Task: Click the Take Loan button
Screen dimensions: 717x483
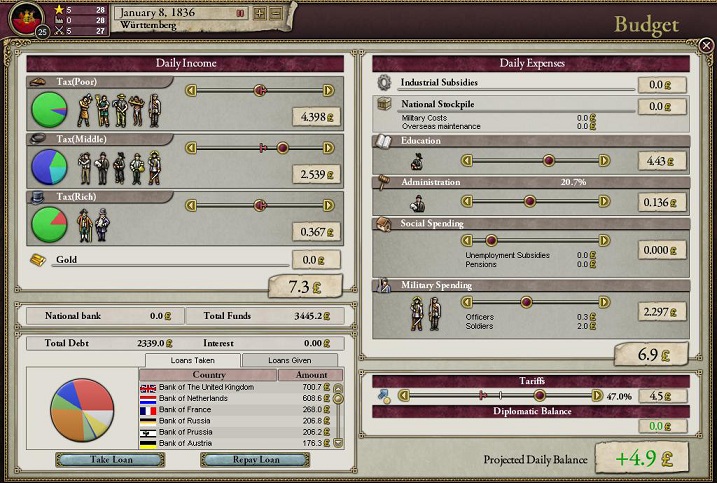Action: 96,460
